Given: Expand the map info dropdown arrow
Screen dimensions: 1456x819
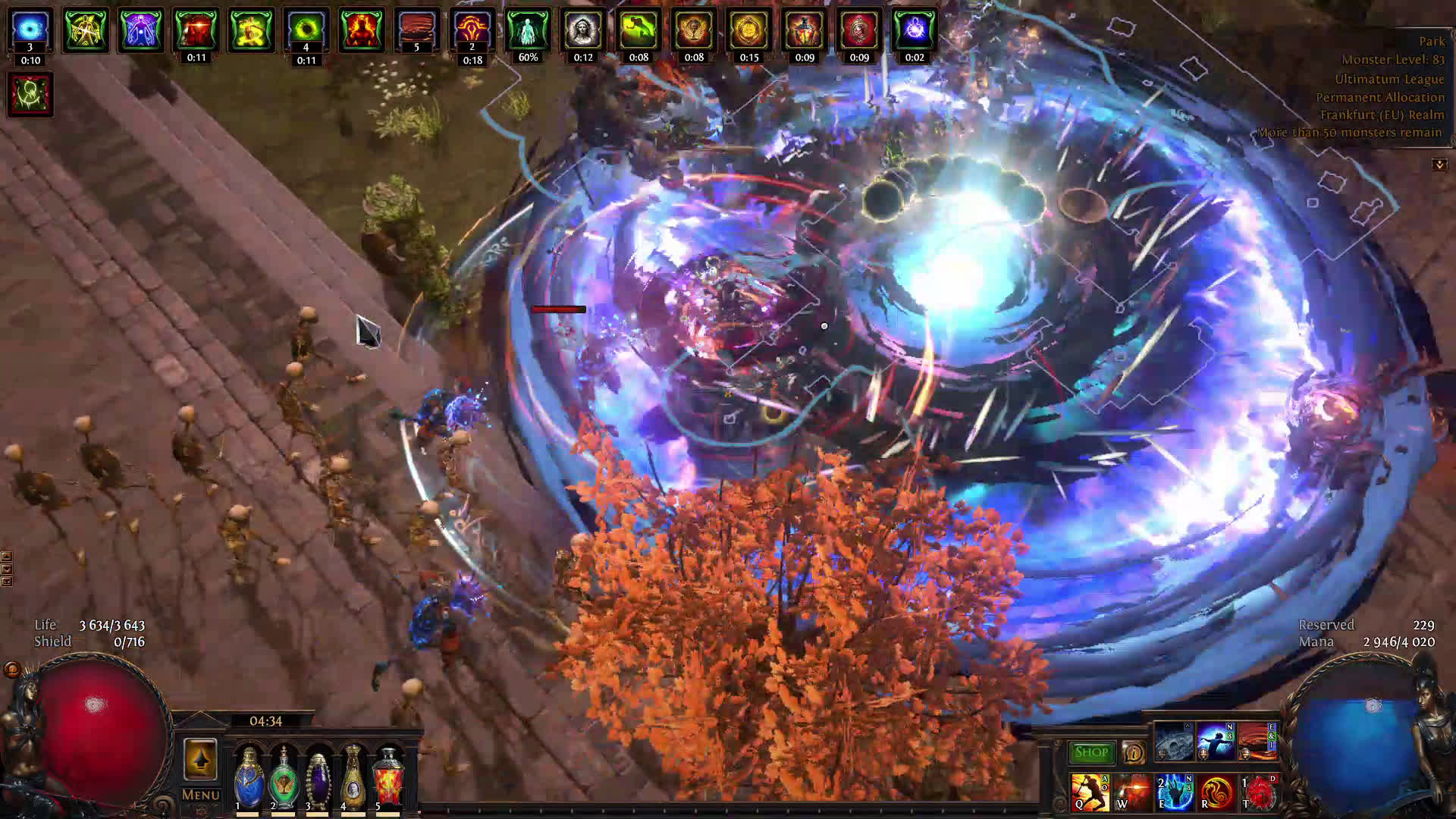Looking at the screenshot, I should point(1439,165).
